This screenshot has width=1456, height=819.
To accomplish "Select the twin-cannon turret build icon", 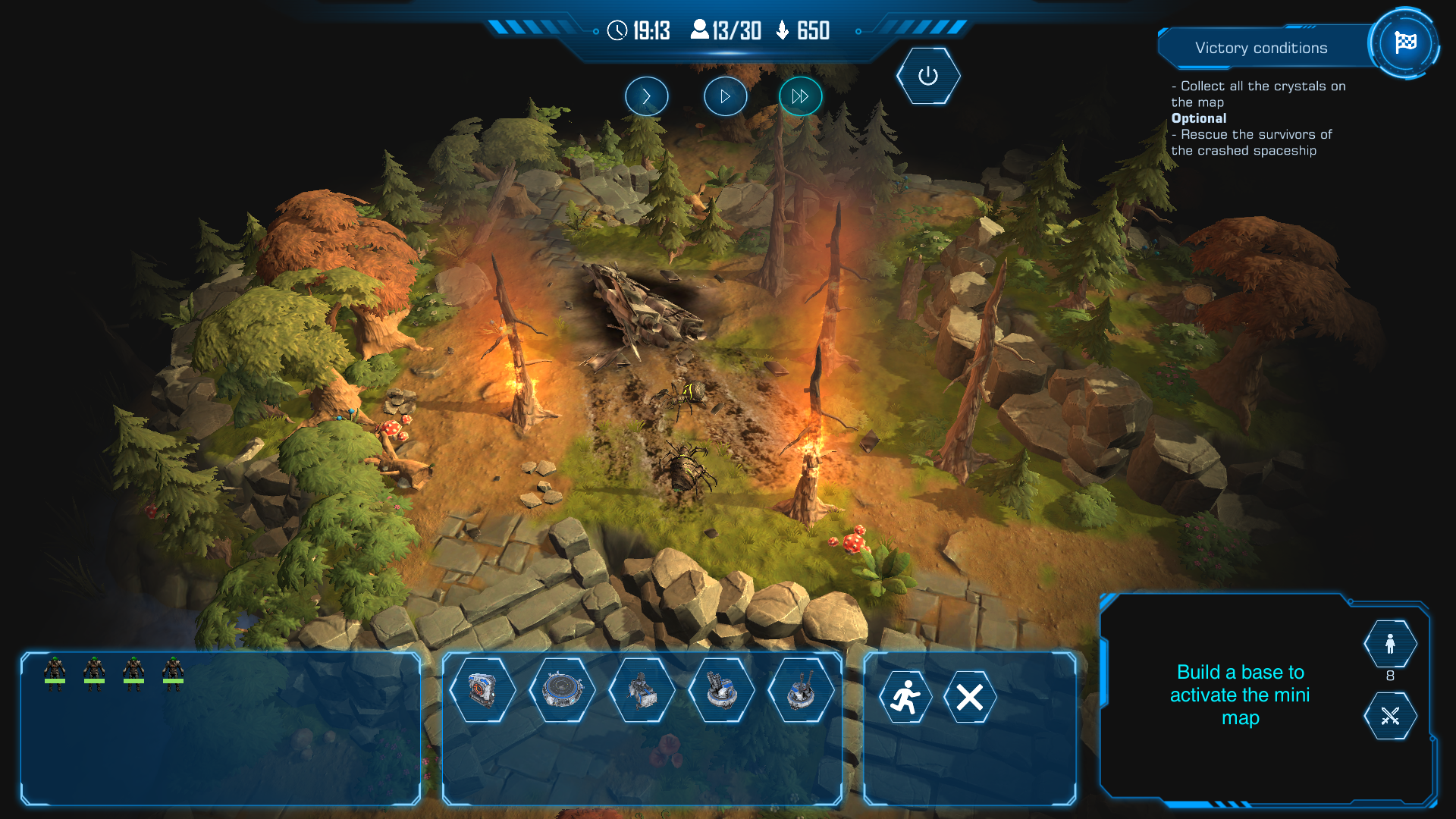I will (x=801, y=691).
